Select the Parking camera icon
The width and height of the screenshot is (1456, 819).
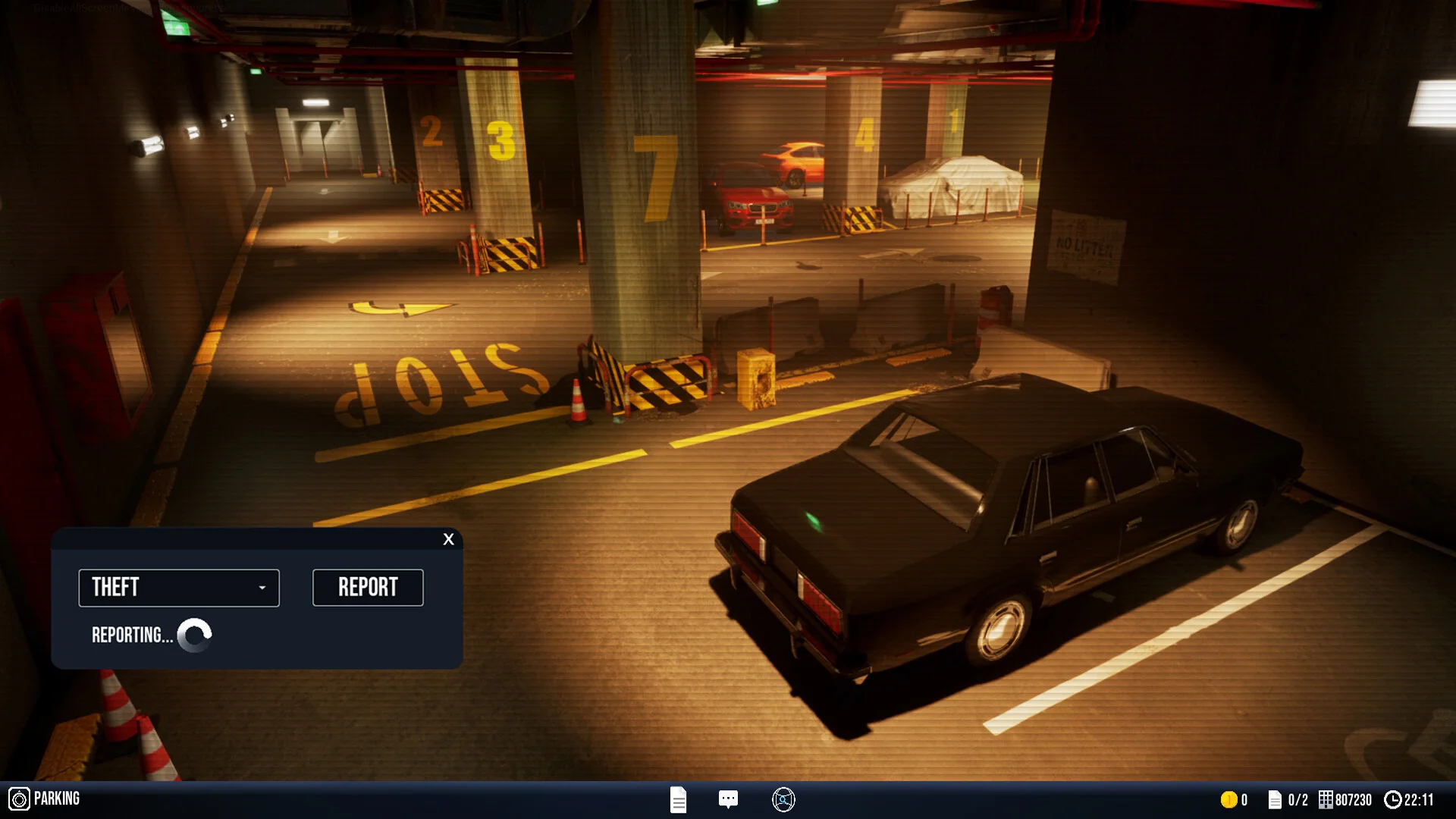(x=19, y=799)
